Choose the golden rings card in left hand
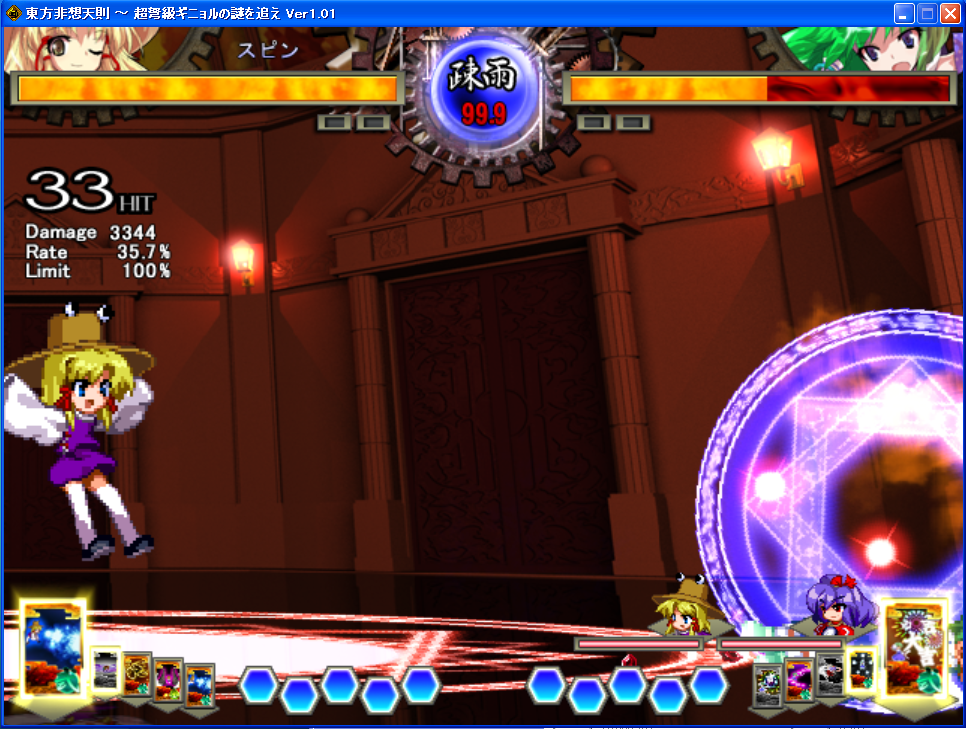 tap(137, 675)
